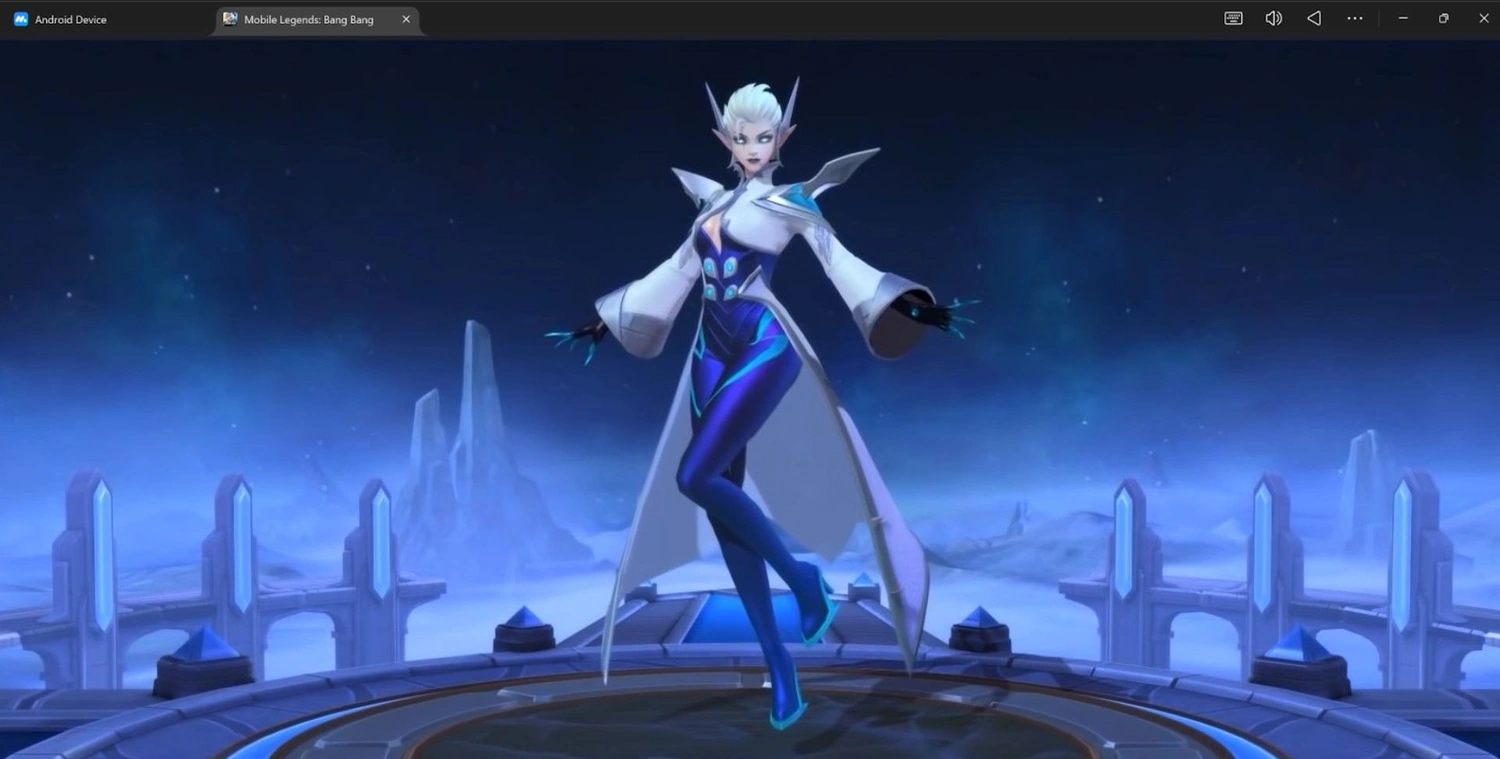Click the minimize window icon
This screenshot has height=759, width=1500.
click(x=1403, y=18)
